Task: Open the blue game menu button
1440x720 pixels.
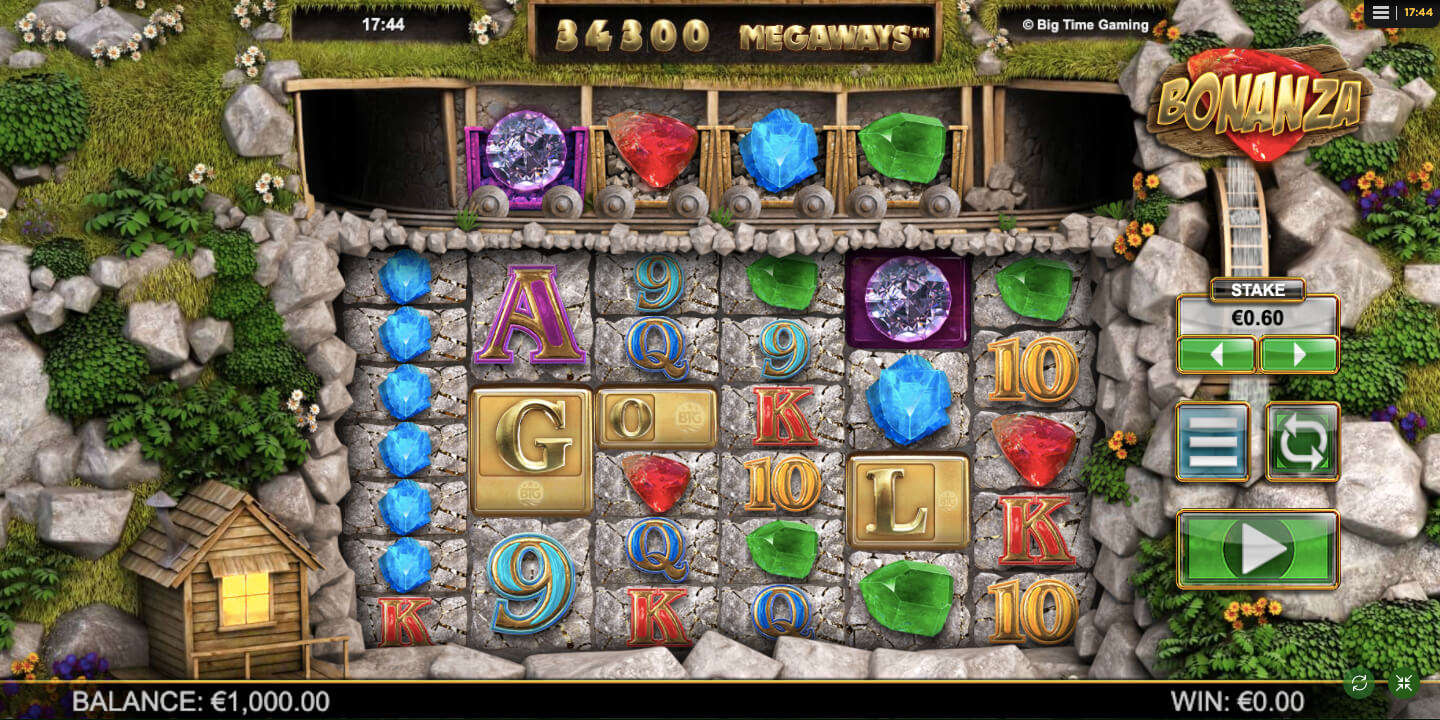Action: pos(1212,441)
